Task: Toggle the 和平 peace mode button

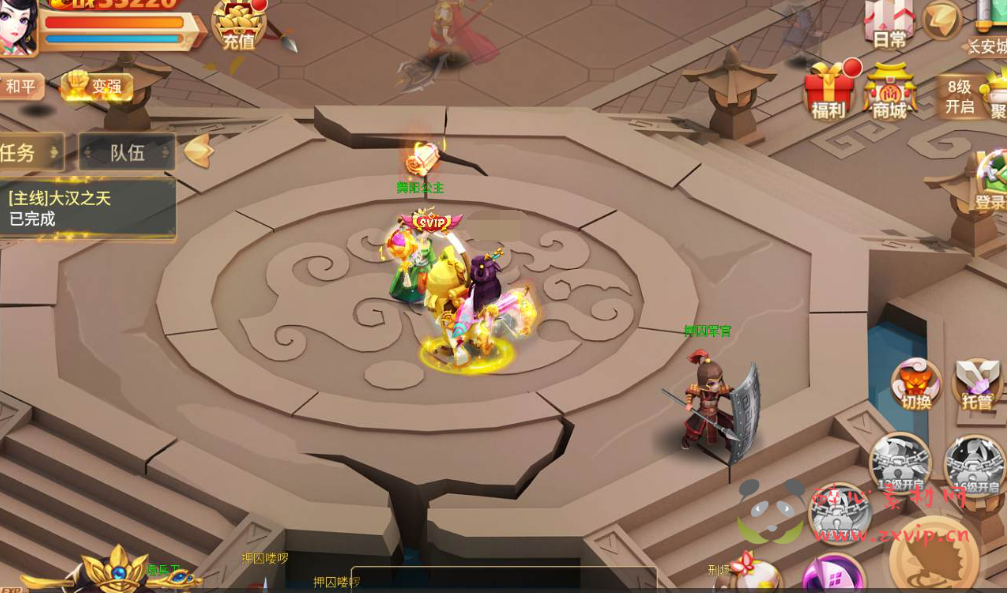Action: click(20, 87)
